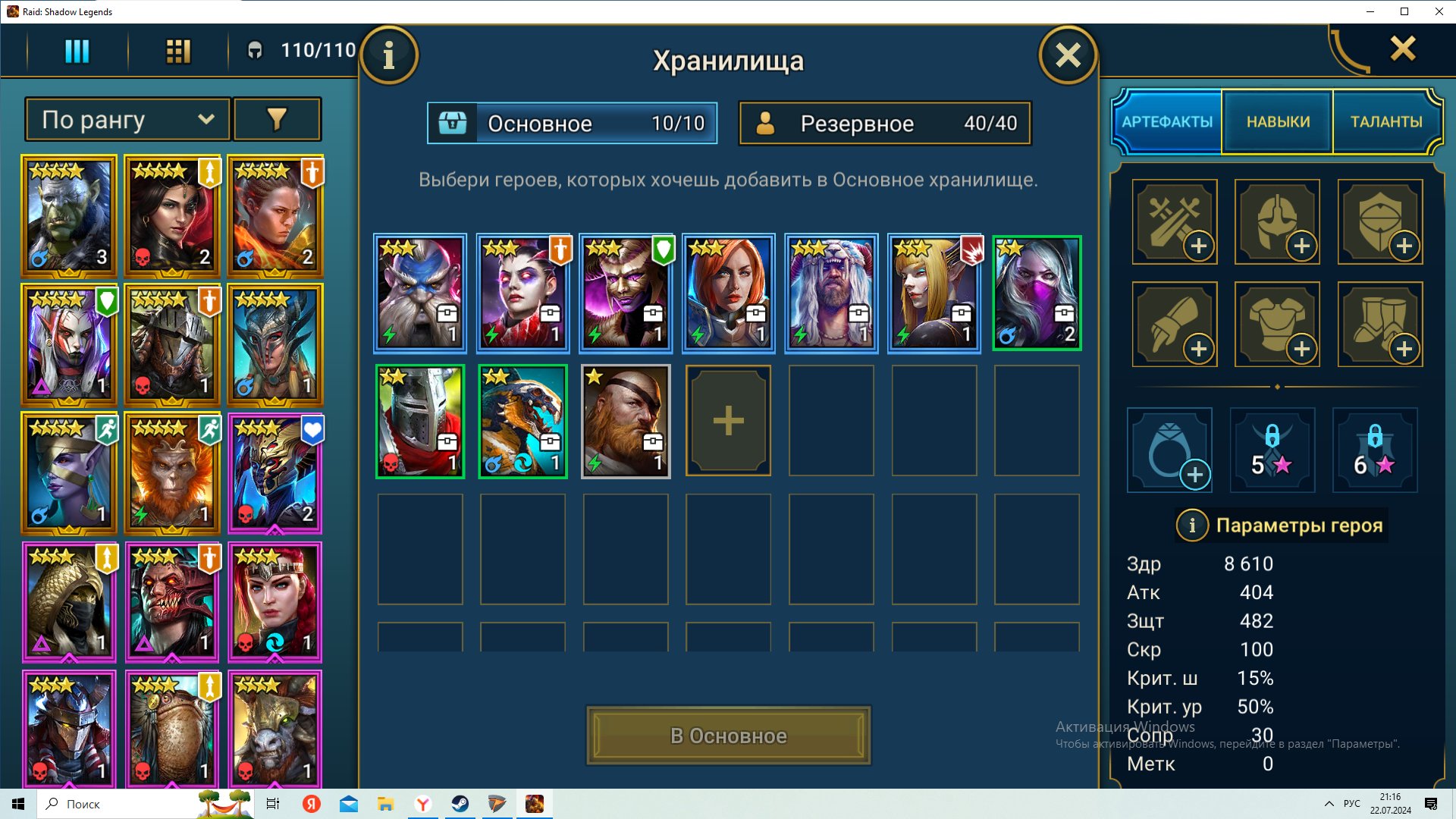Click the plus slot to add a hero
The height and width of the screenshot is (819, 1456).
(x=728, y=422)
